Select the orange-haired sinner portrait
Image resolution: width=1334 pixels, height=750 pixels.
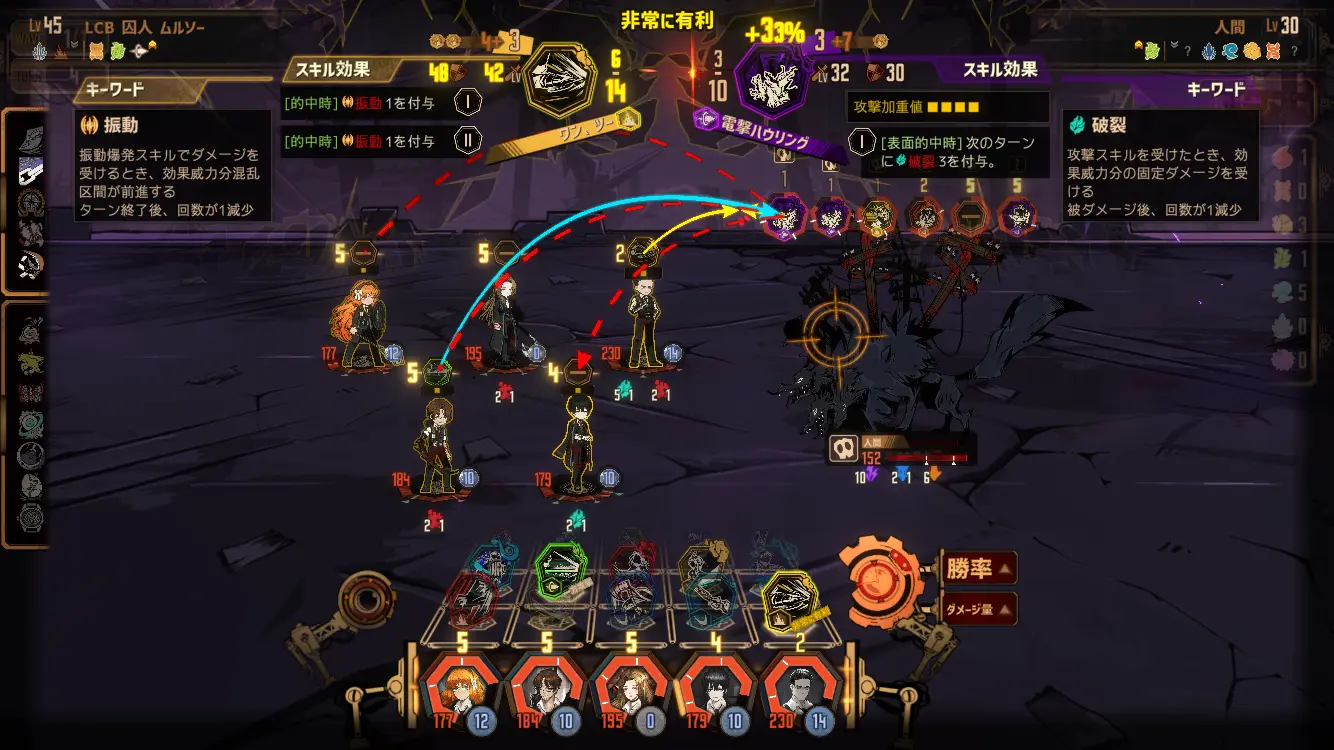462,691
